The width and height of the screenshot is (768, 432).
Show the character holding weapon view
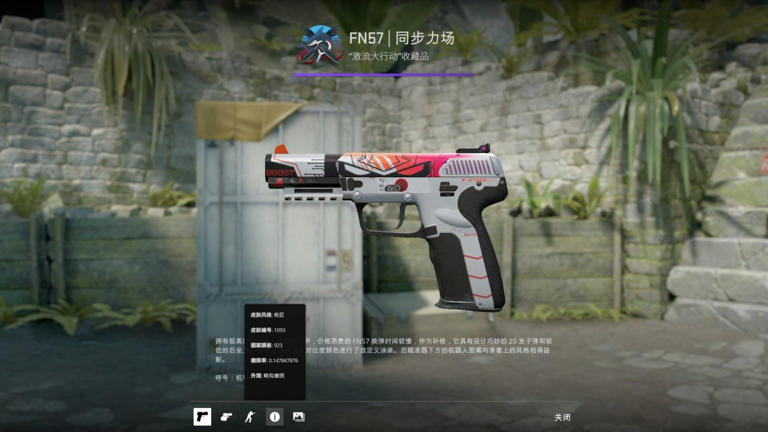click(x=250, y=417)
